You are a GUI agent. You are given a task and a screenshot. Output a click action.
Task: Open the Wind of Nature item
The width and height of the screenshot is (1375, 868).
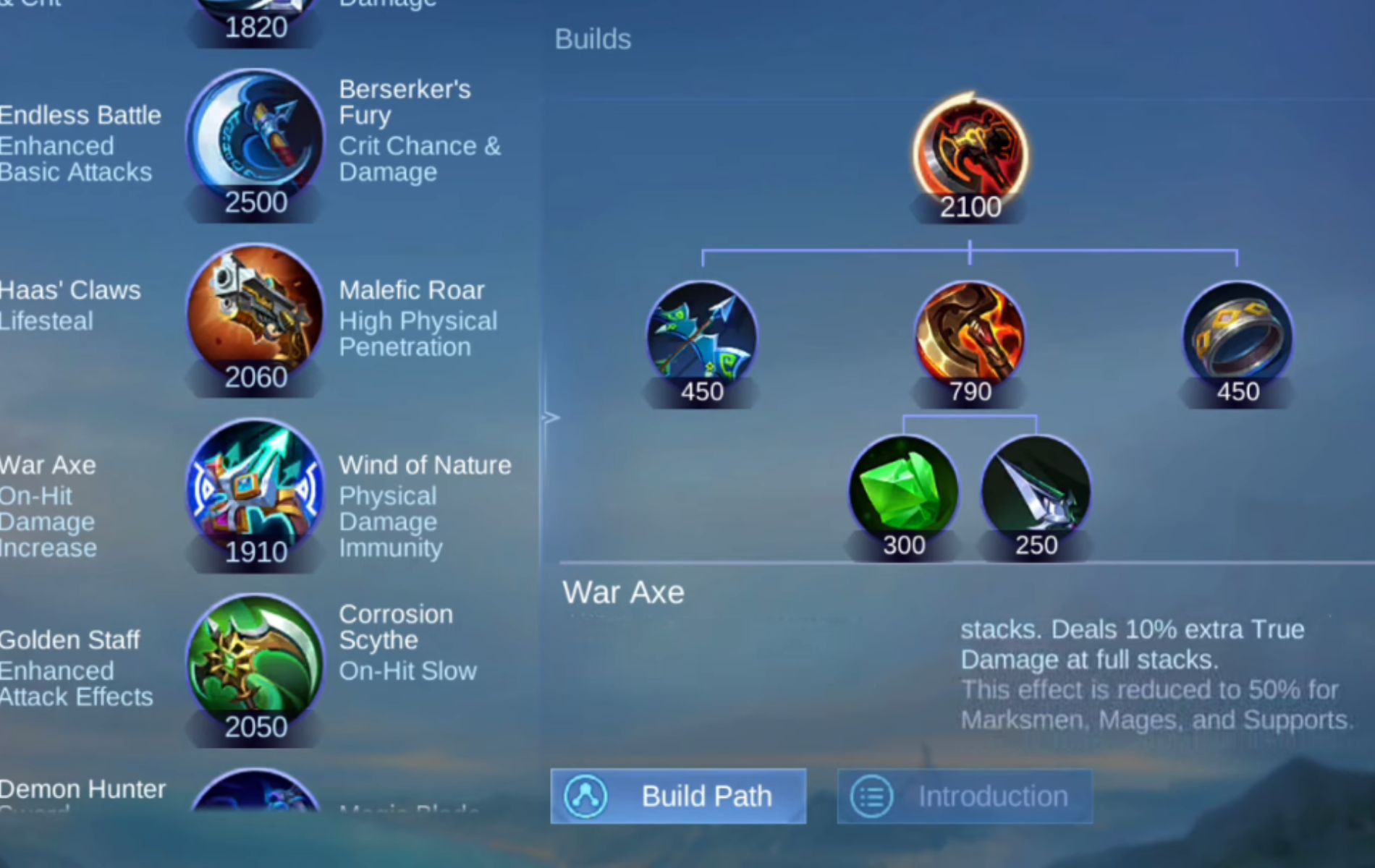pyautogui.click(x=255, y=490)
